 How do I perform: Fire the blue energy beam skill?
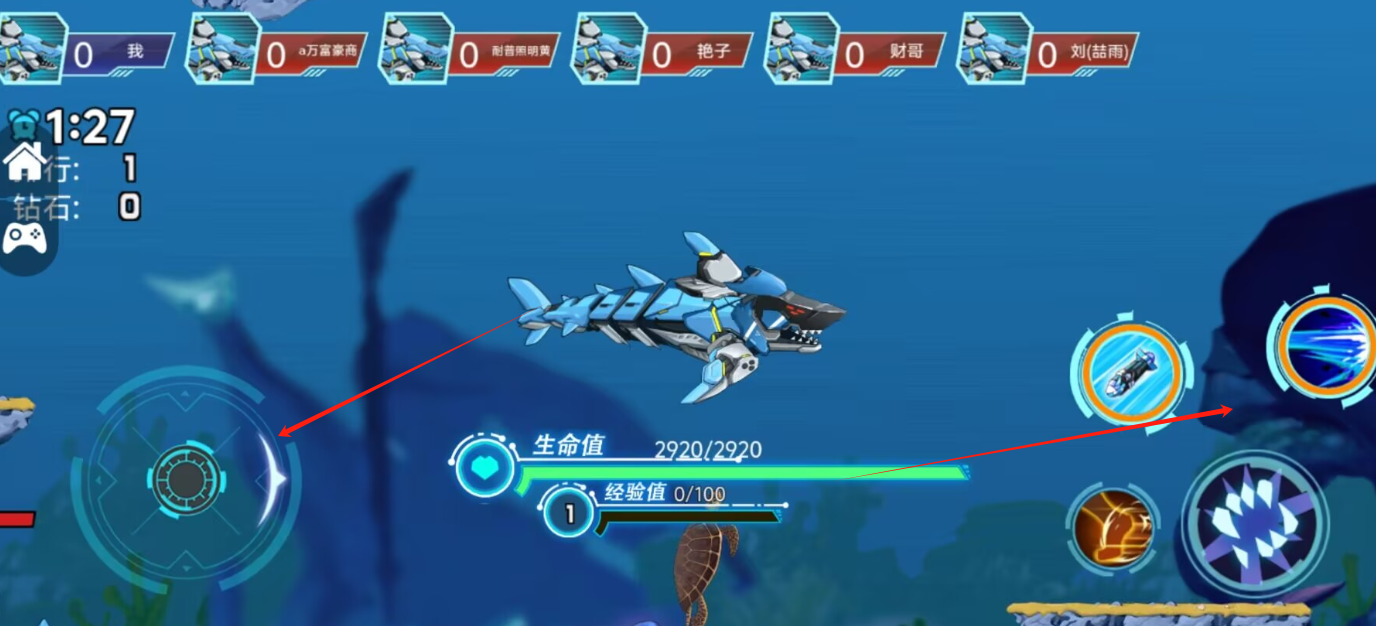click(x=1326, y=344)
